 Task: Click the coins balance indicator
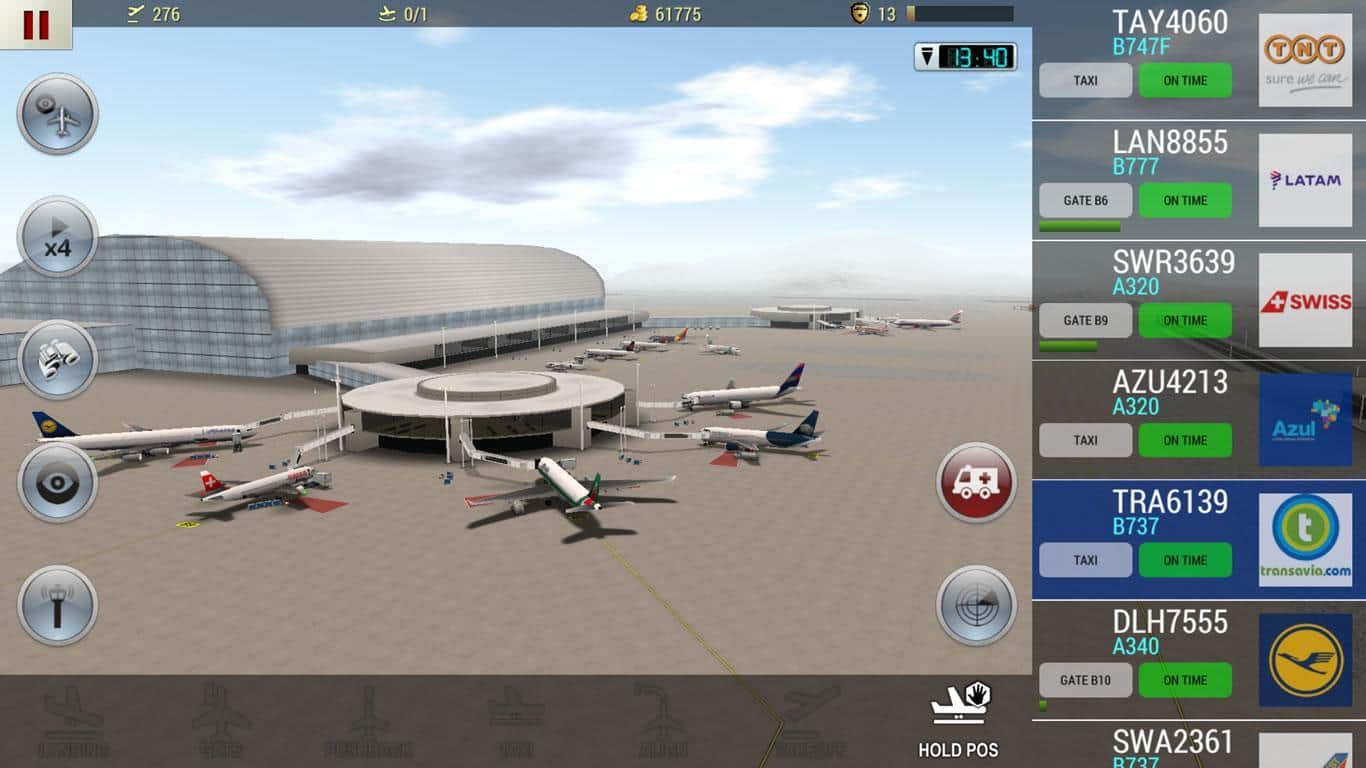[x=668, y=14]
